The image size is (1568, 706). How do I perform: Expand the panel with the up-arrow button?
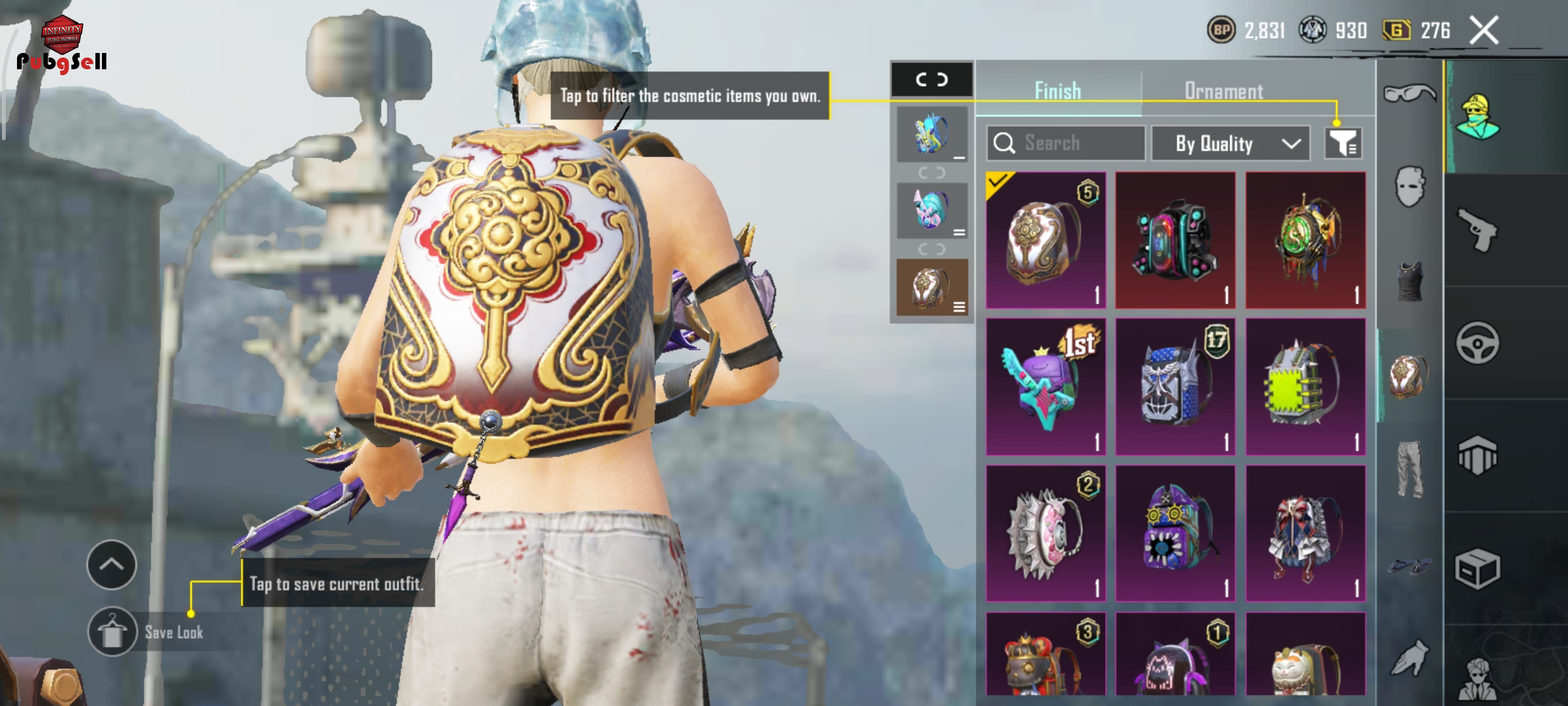click(112, 564)
